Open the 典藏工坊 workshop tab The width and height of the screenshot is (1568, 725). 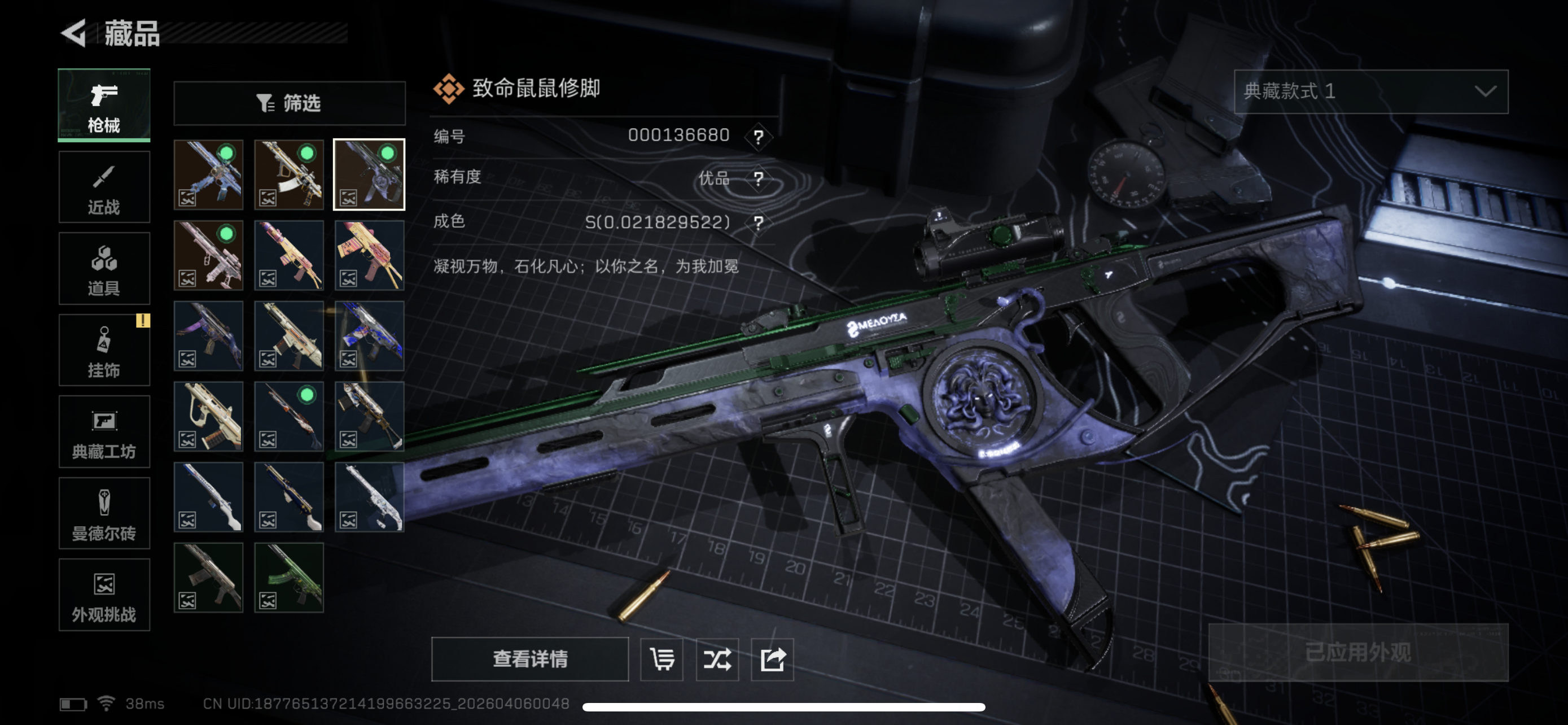(x=104, y=431)
